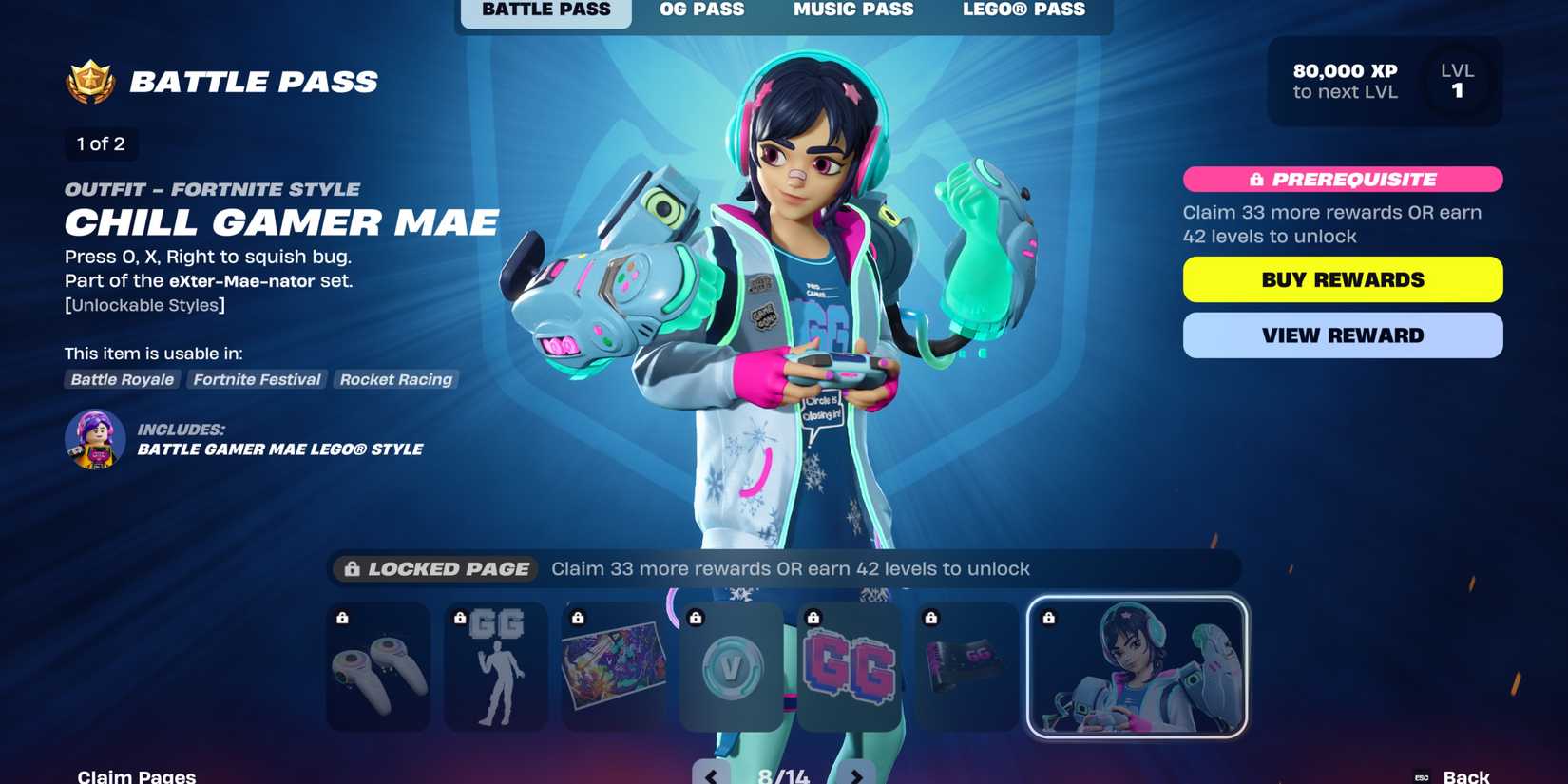Click the GG spray reward icon

point(848,668)
